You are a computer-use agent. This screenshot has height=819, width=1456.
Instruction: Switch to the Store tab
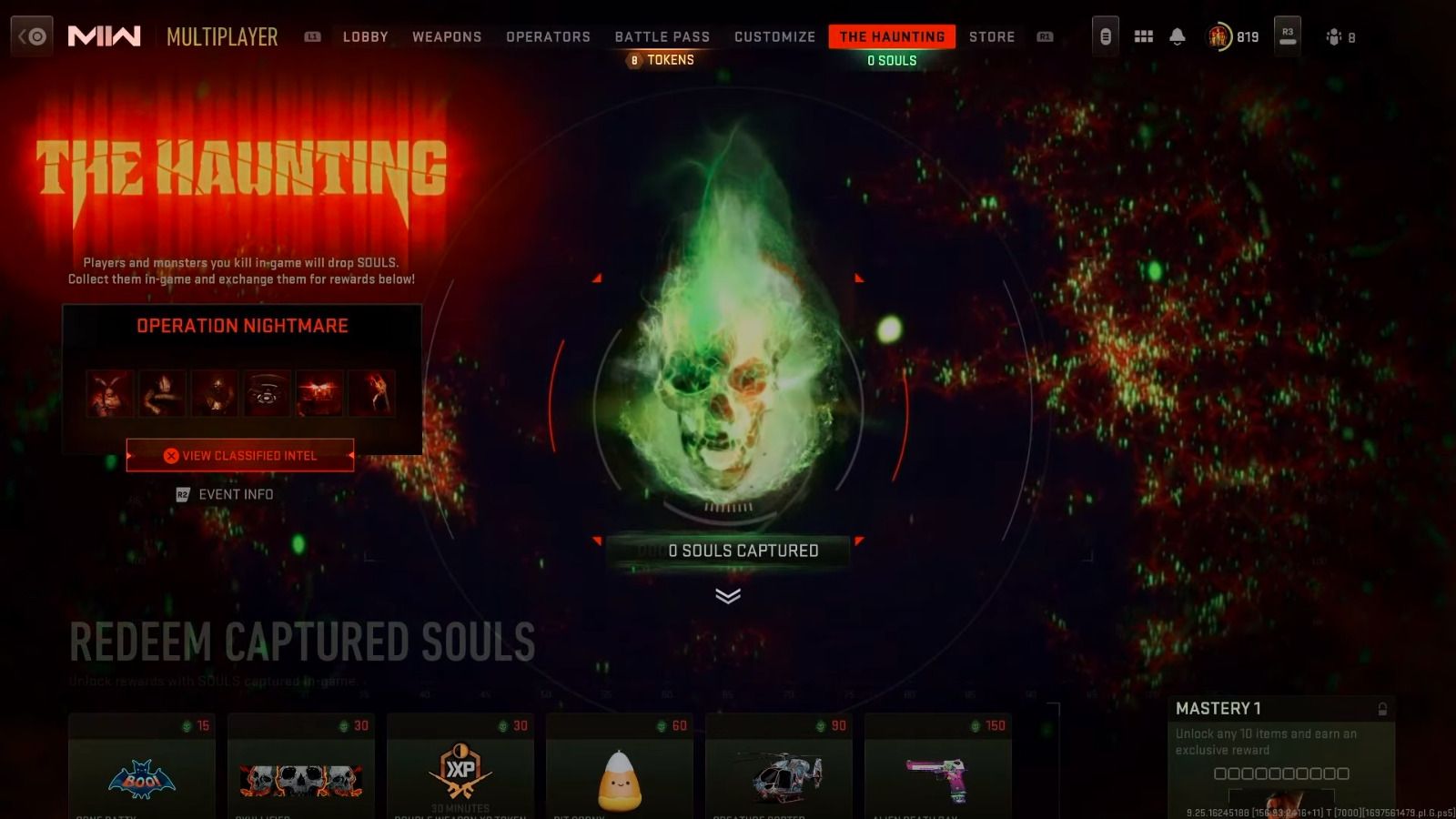click(x=992, y=37)
